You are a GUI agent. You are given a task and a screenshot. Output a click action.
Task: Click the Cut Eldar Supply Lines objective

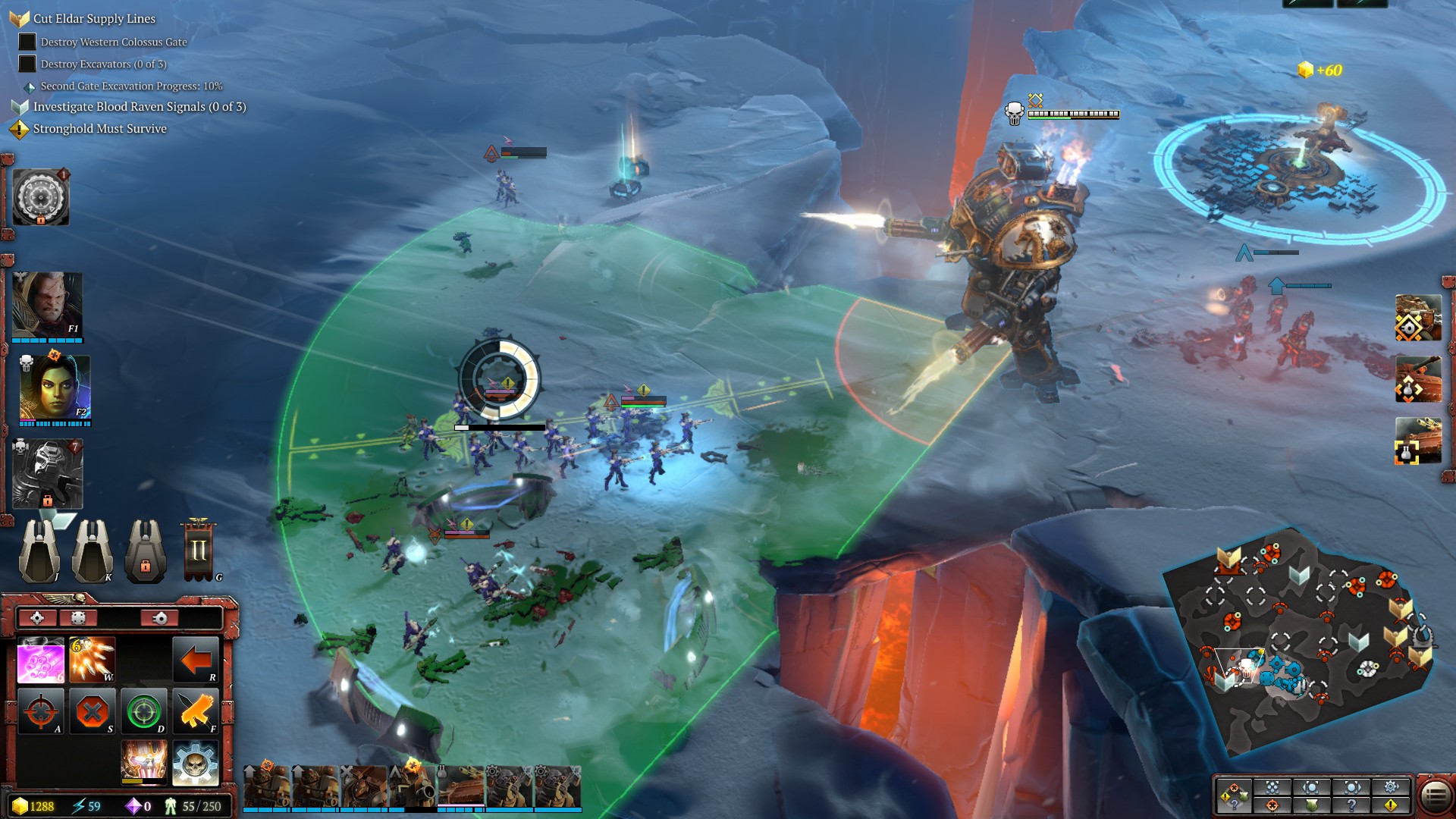click(94, 19)
